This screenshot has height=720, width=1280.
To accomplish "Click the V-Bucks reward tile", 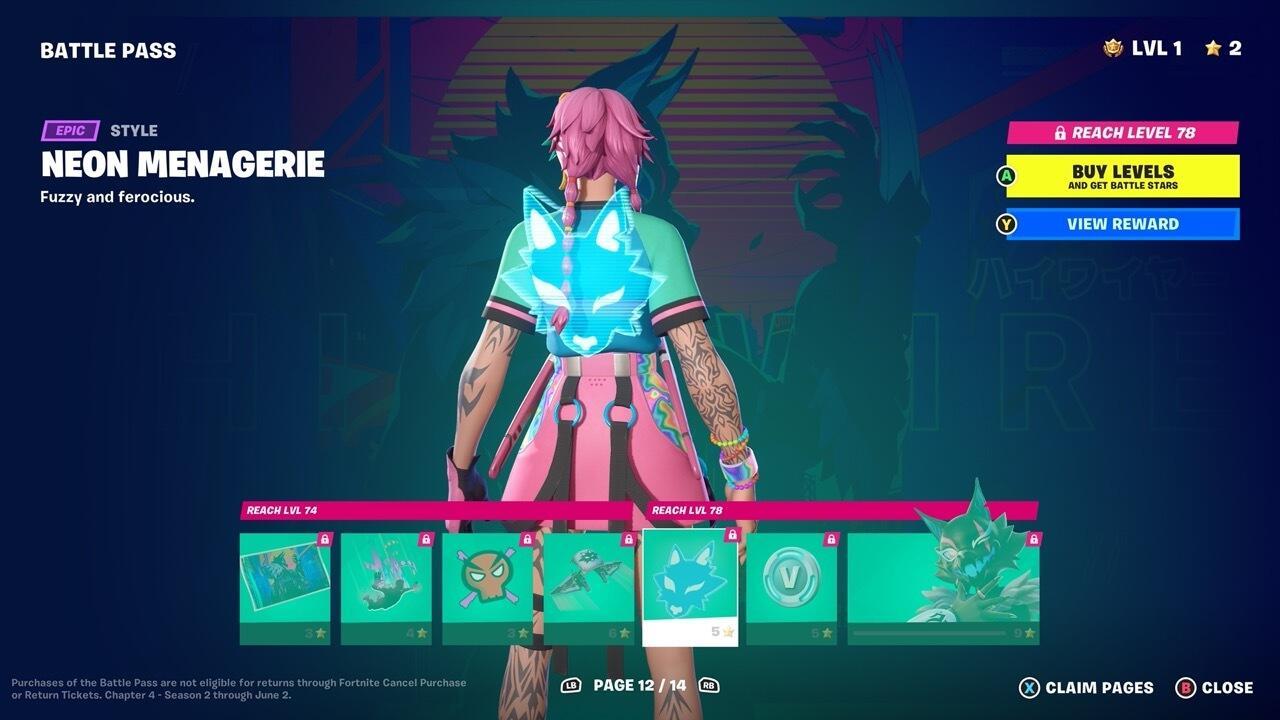I will click(x=792, y=585).
